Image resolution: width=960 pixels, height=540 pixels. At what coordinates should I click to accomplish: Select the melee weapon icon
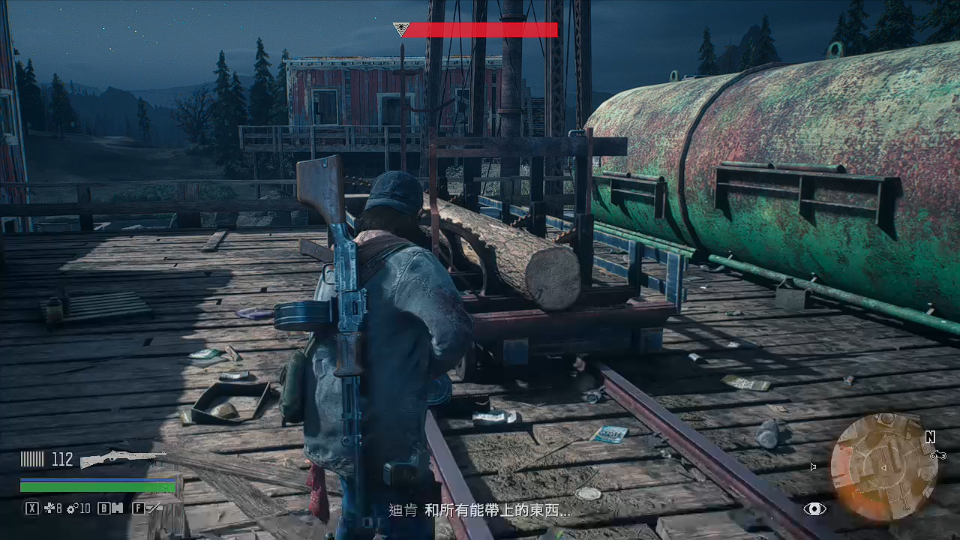tap(154, 508)
